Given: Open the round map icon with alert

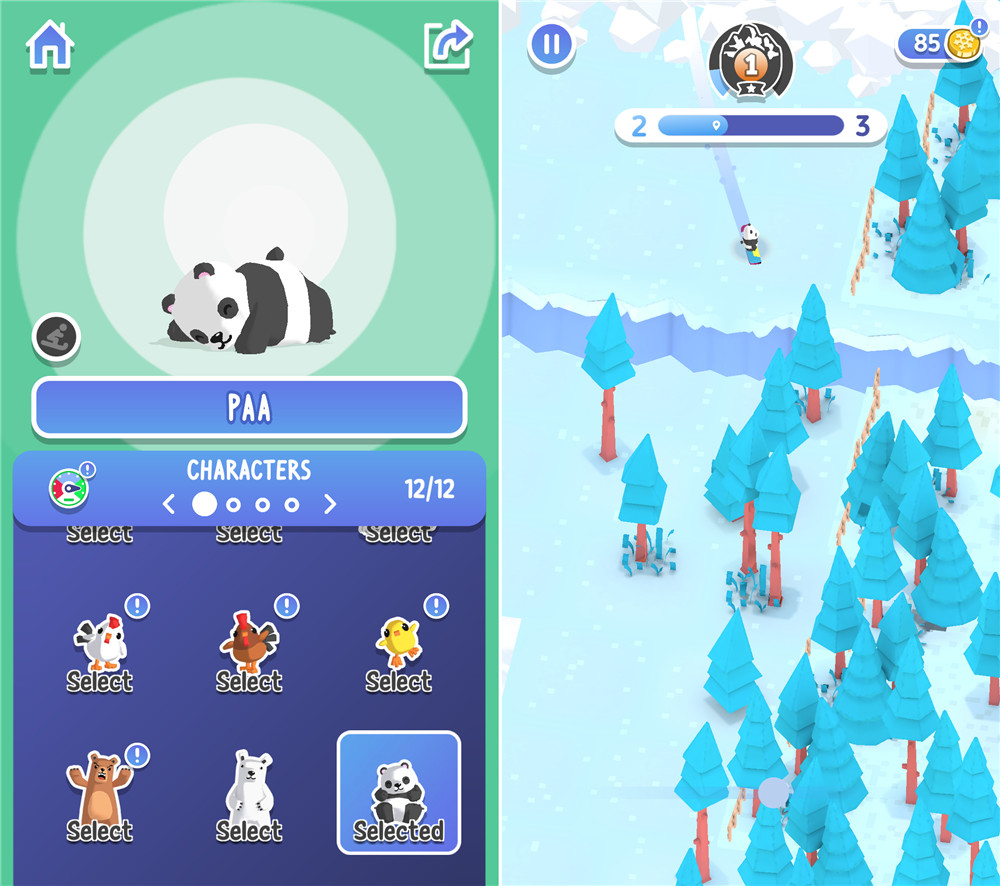Looking at the screenshot, I should point(69,488).
